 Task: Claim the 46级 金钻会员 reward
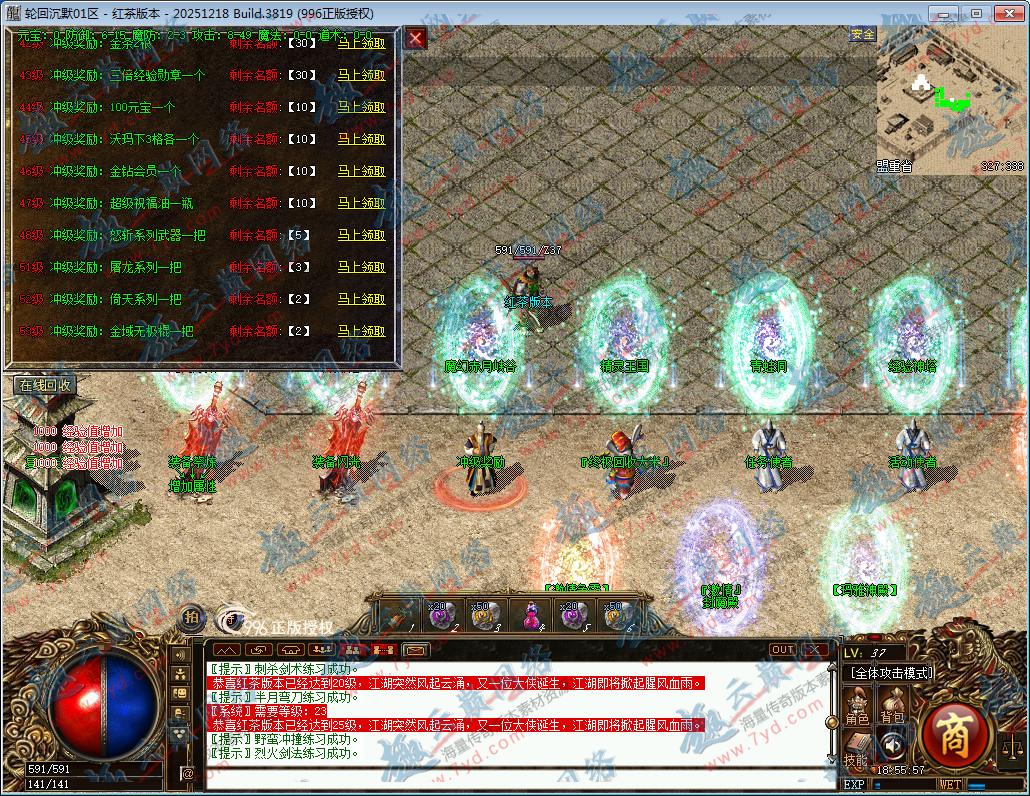click(361, 171)
